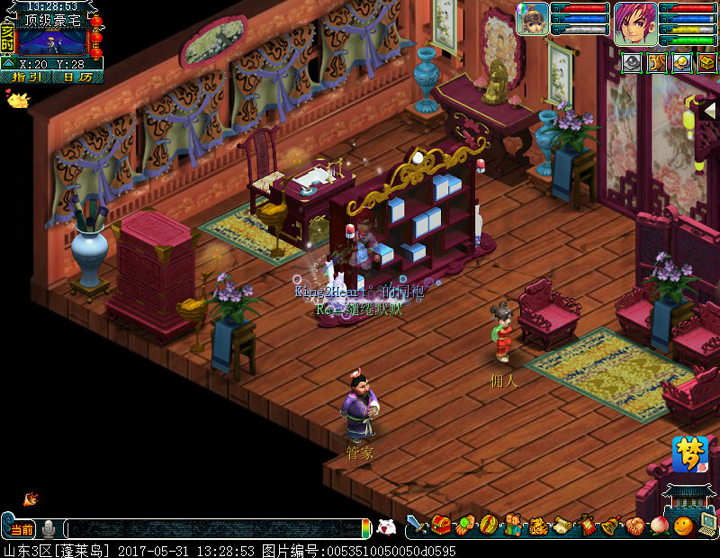Open the 日历 calendar button

point(76,76)
